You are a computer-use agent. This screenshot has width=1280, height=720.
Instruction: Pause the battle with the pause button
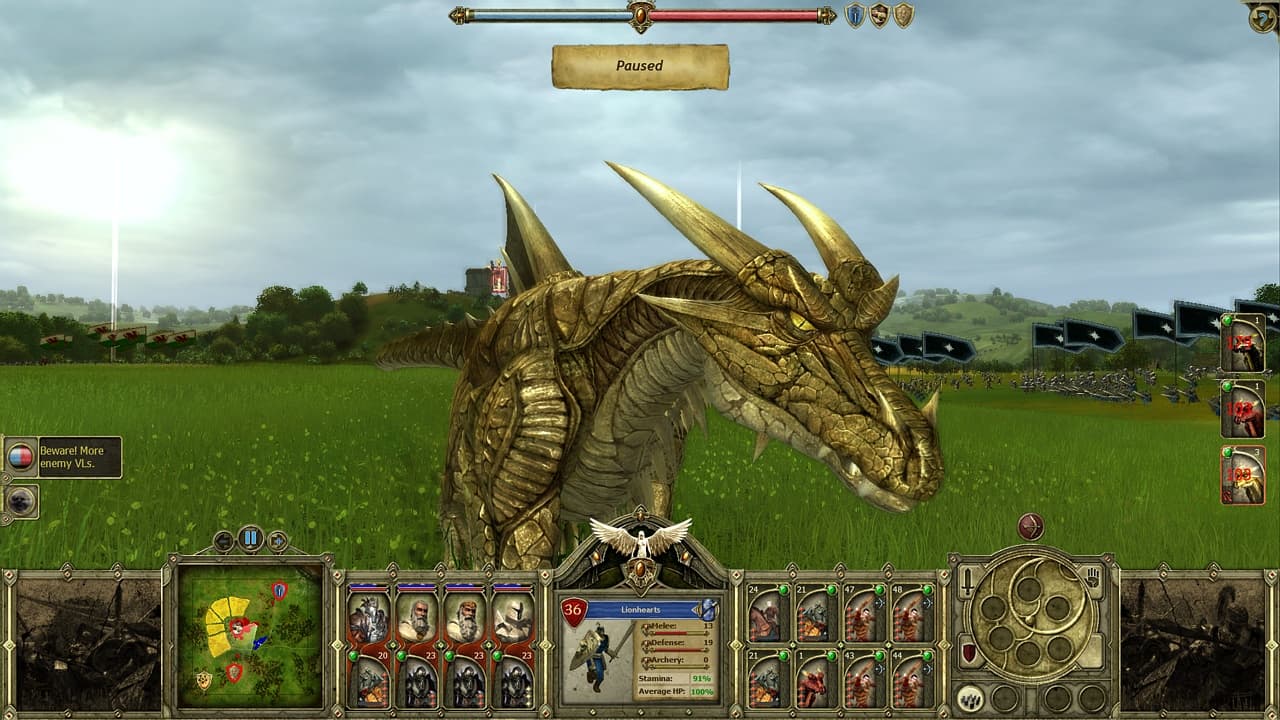tap(251, 537)
